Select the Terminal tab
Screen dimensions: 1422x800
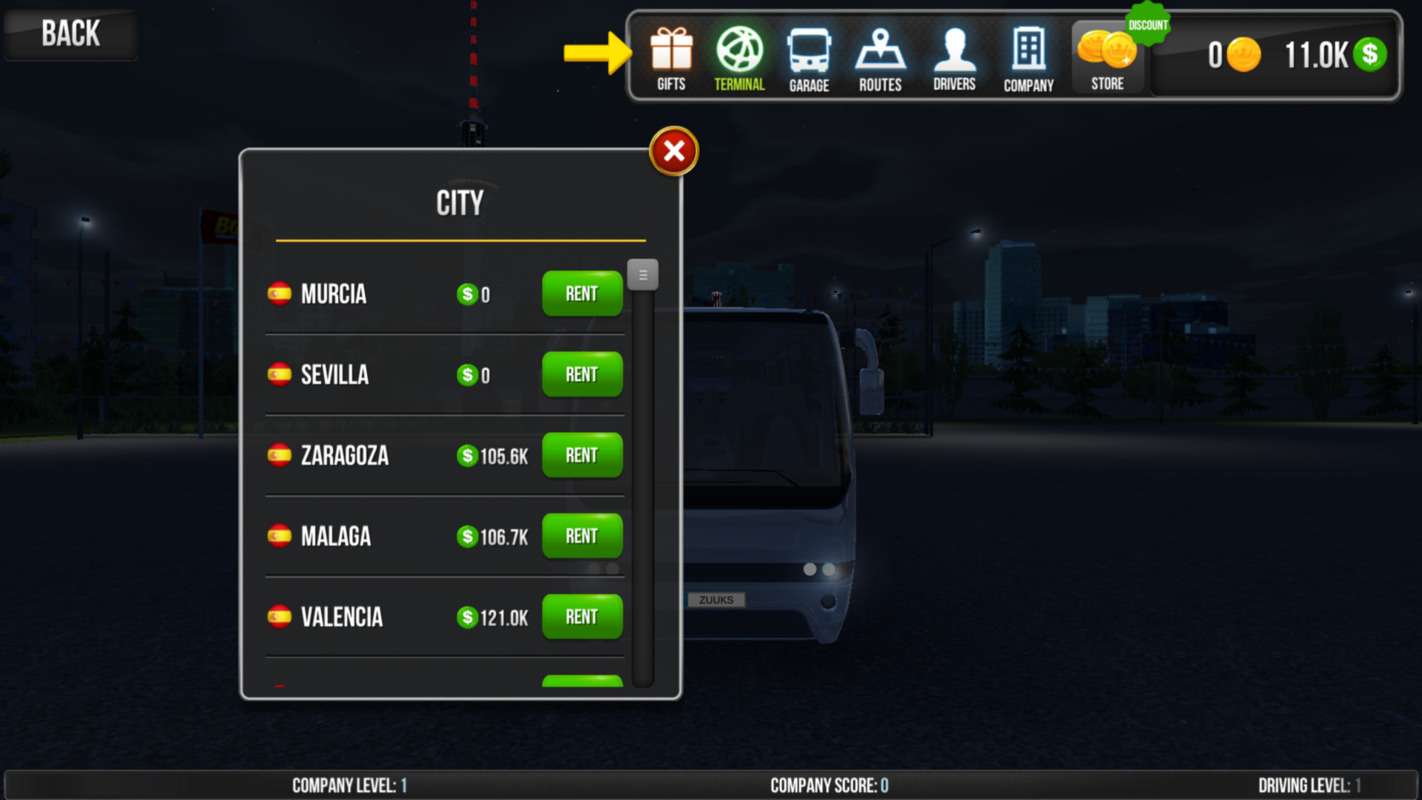(x=739, y=58)
